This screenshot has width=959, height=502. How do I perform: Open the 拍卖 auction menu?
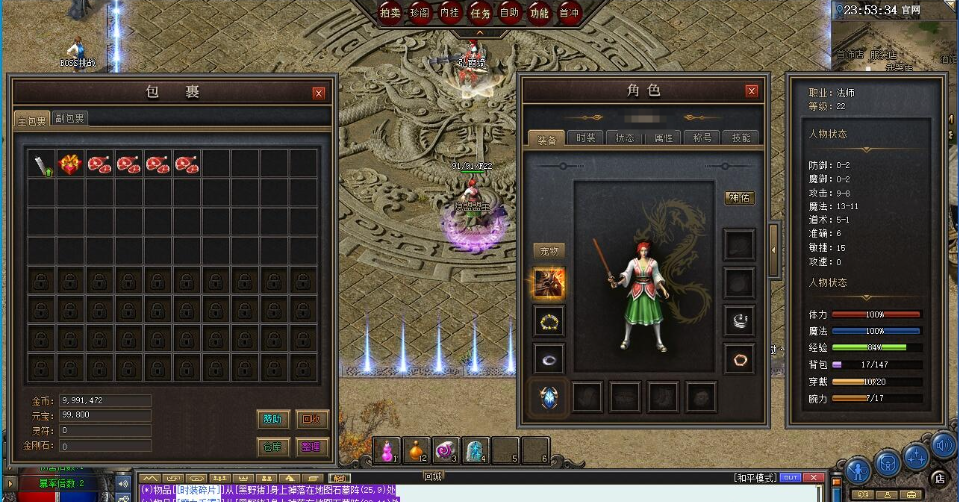coord(390,13)
